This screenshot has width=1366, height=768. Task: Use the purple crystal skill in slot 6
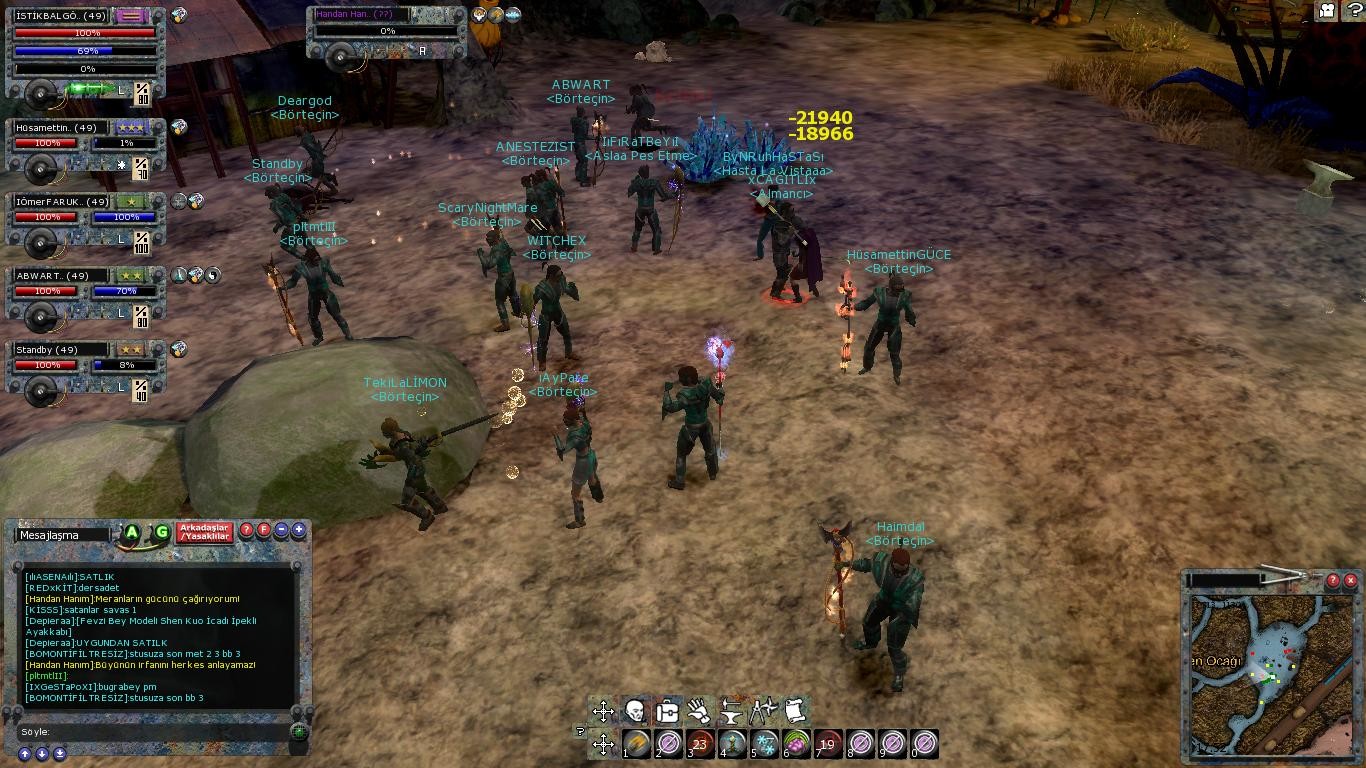(x=797, y=744)
